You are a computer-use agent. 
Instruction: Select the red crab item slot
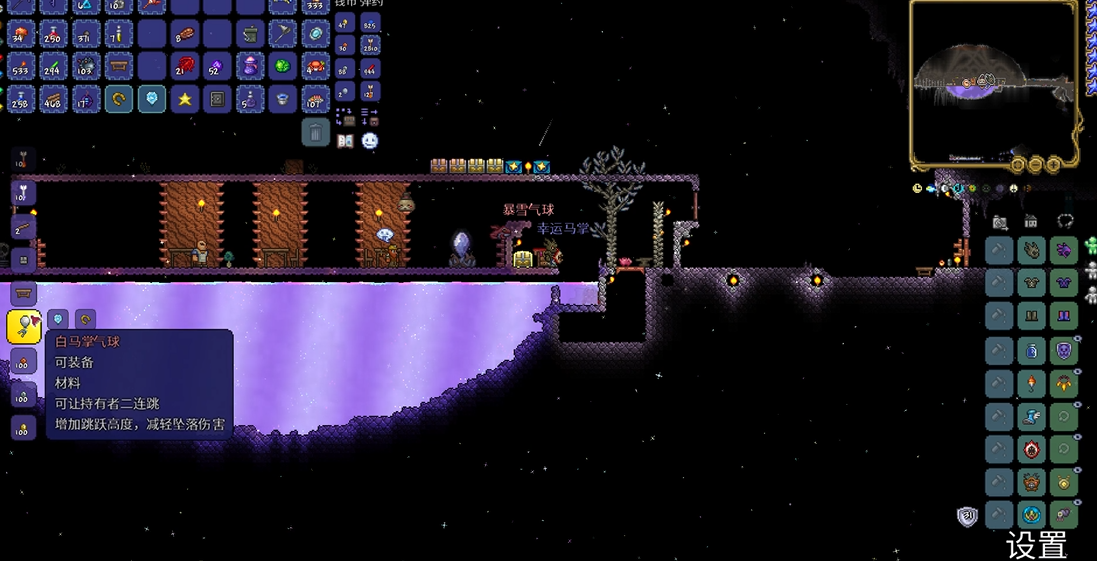(x=315, y=67)
